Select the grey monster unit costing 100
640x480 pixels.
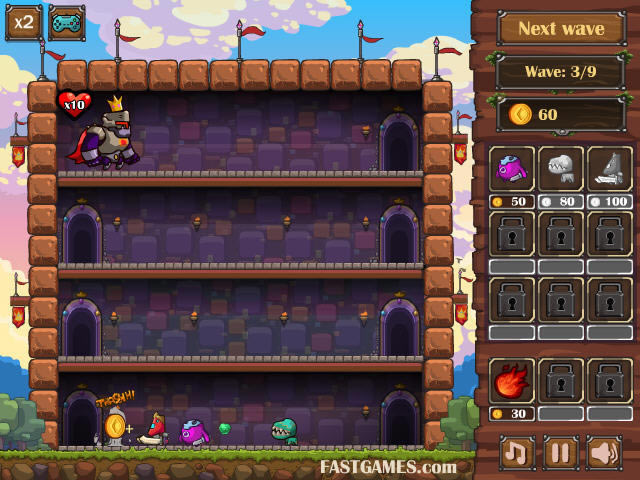tap(609, 168)
